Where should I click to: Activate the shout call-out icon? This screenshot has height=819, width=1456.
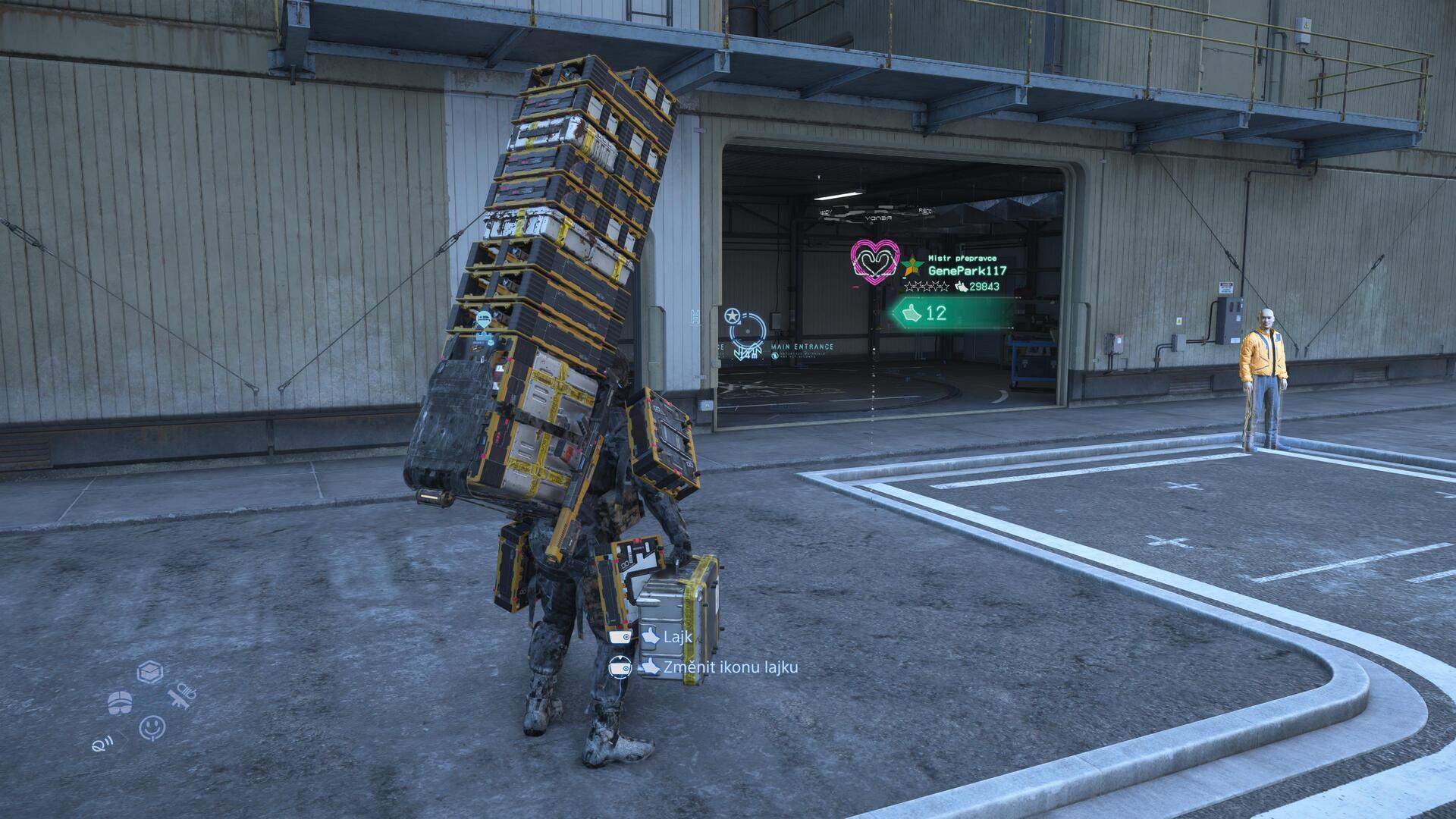pos(99,742)
